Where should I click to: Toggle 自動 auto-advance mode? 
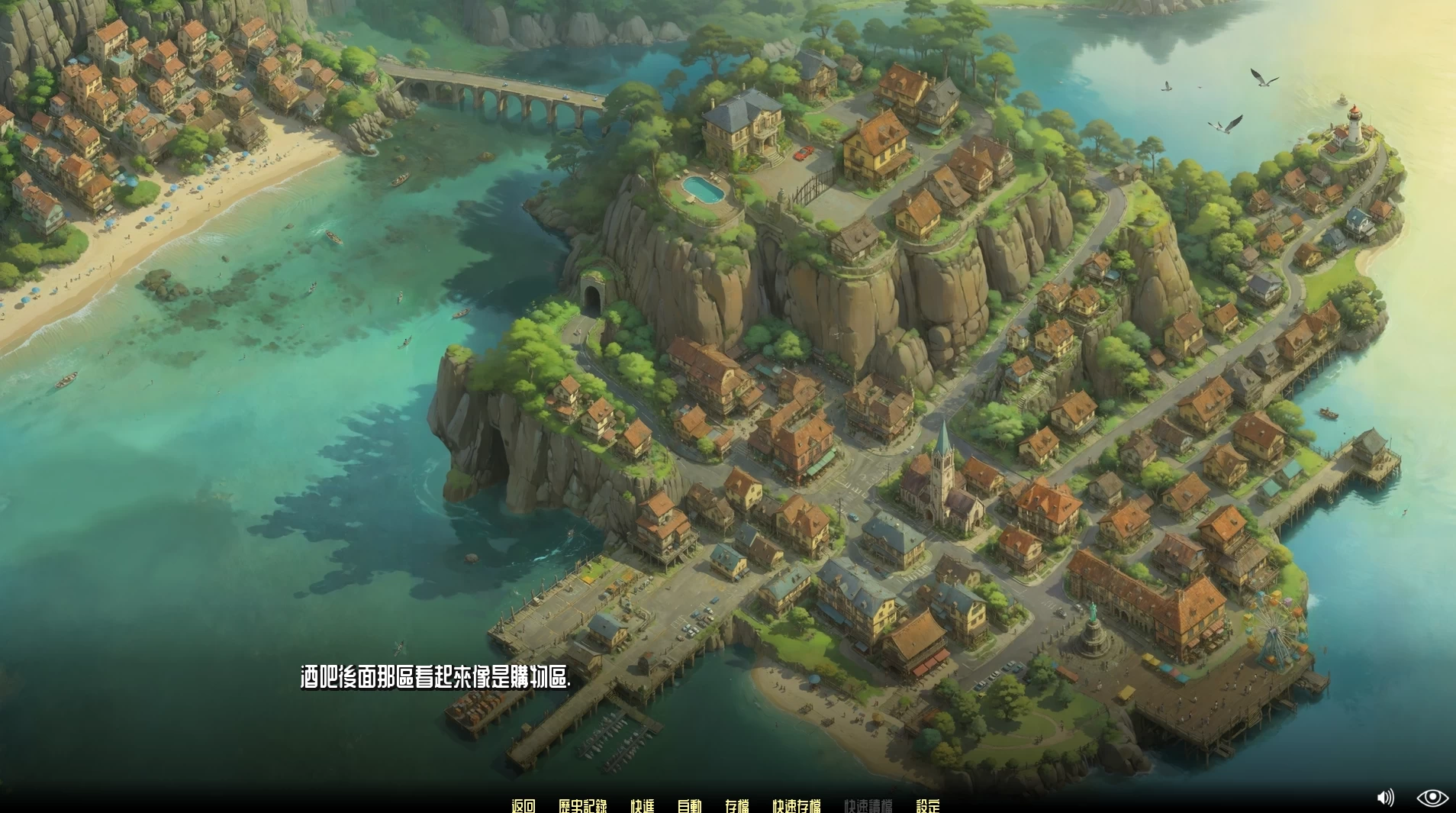(689, 805)
